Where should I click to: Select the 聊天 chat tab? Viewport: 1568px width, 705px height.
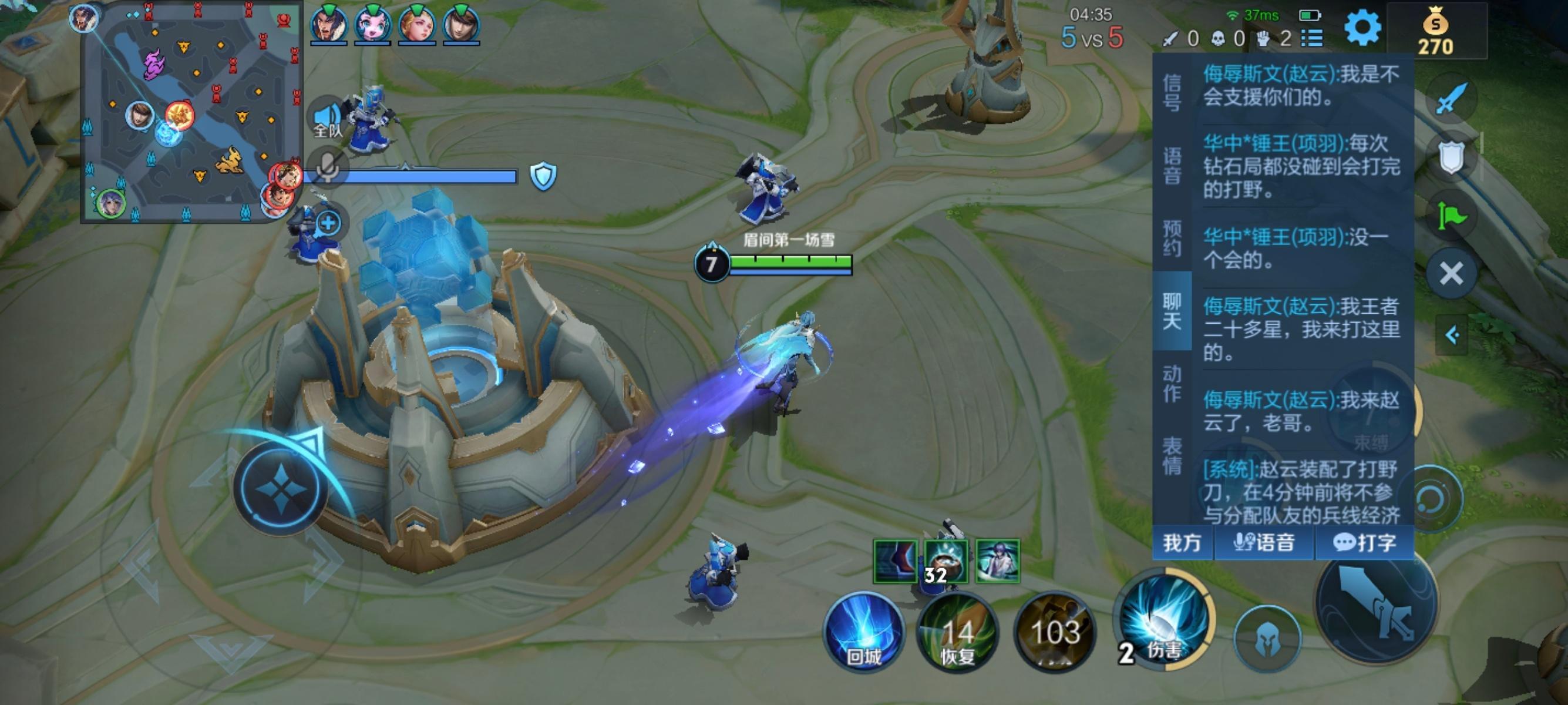click(x=1172, y=310)
